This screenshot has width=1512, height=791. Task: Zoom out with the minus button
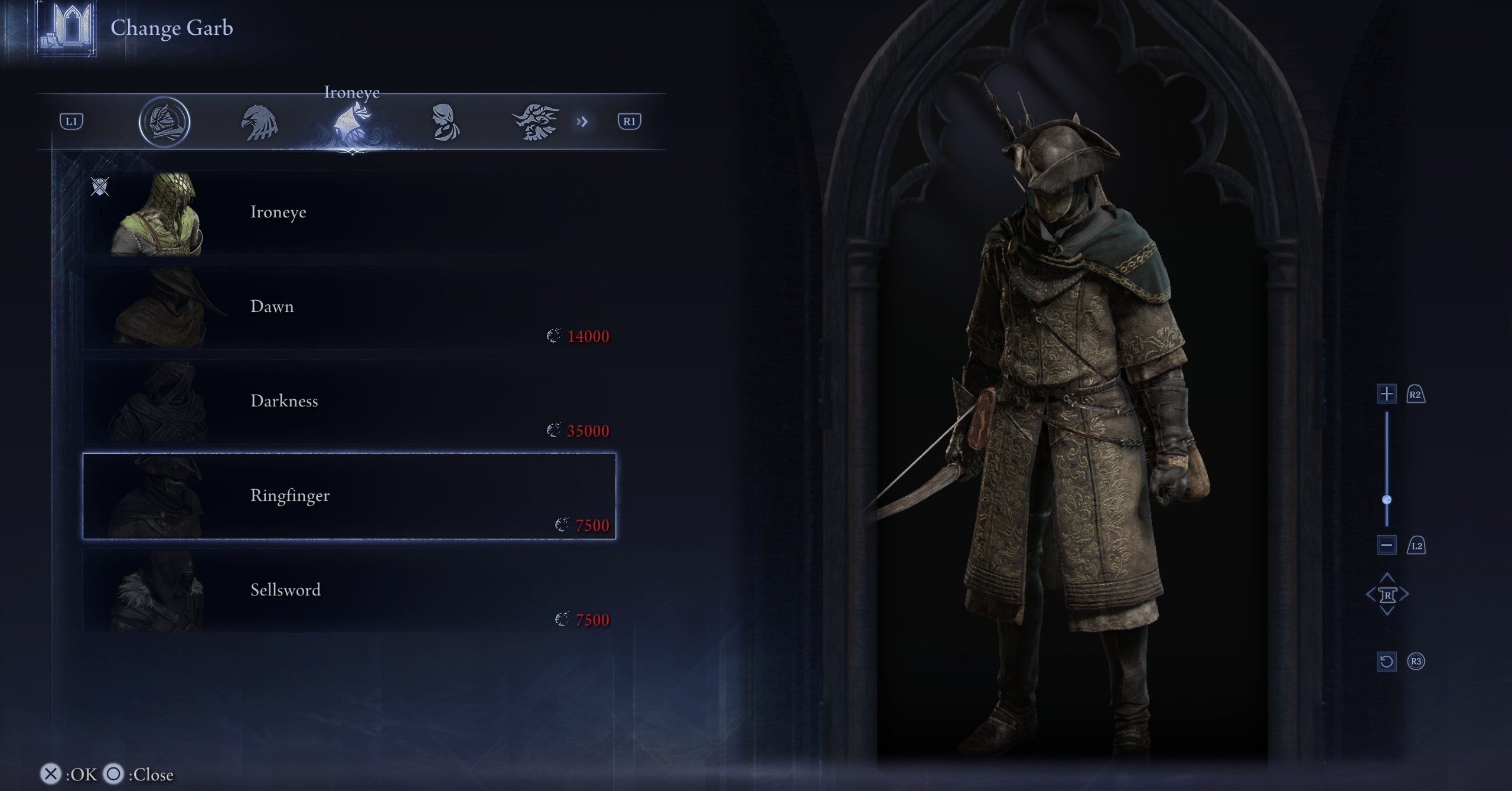pyautogui.click(x=1386, y=545)
